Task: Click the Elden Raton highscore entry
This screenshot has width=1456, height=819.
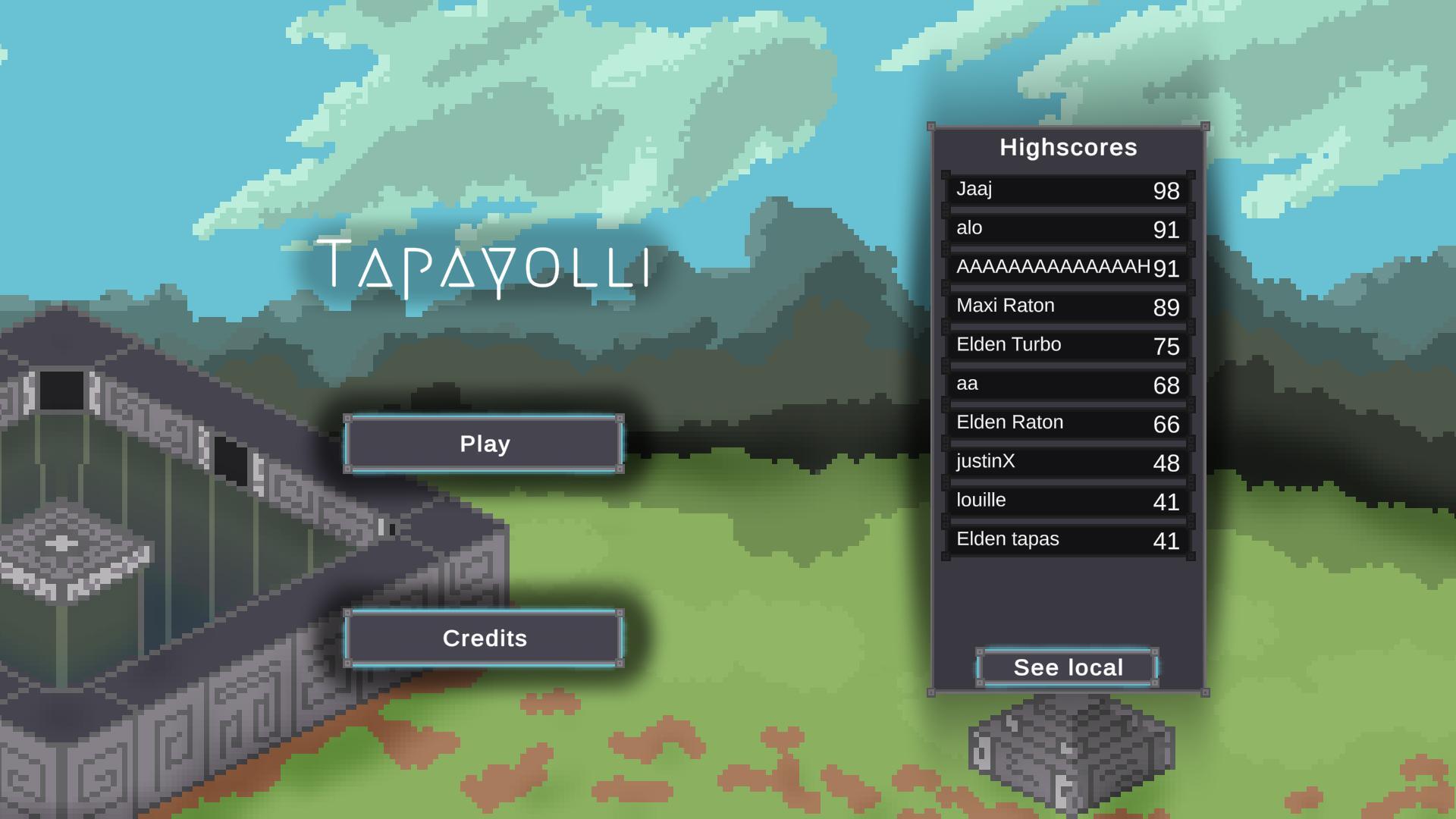Action: click(x=1062, y=422)
